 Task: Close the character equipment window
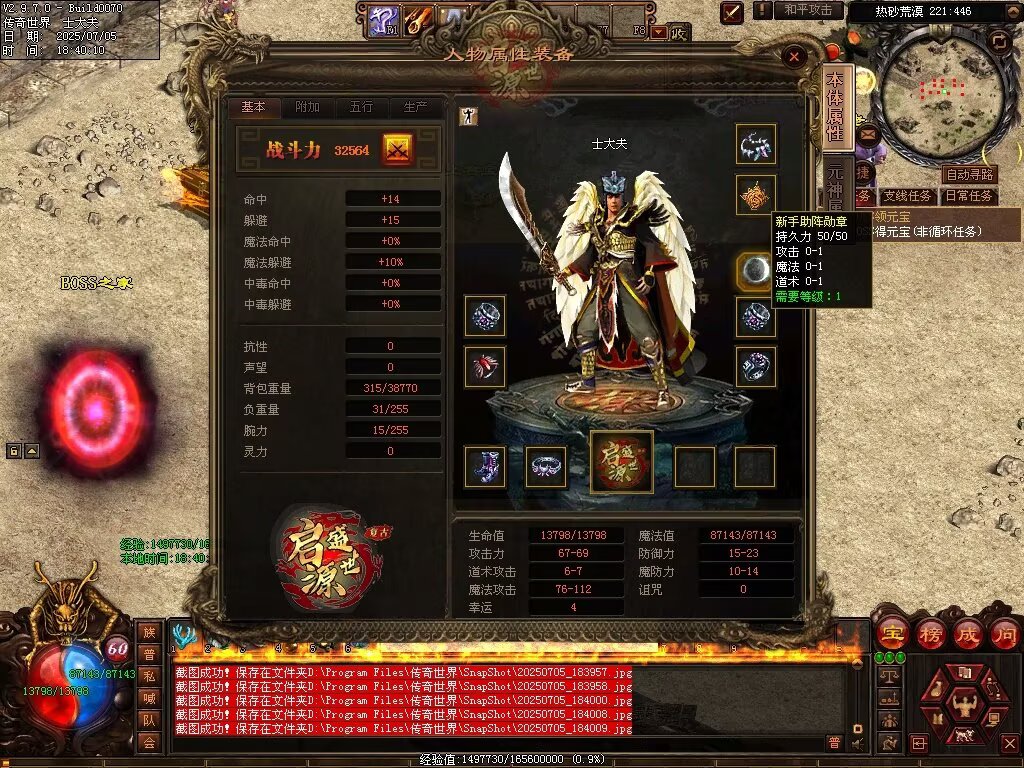coord(795,57)
